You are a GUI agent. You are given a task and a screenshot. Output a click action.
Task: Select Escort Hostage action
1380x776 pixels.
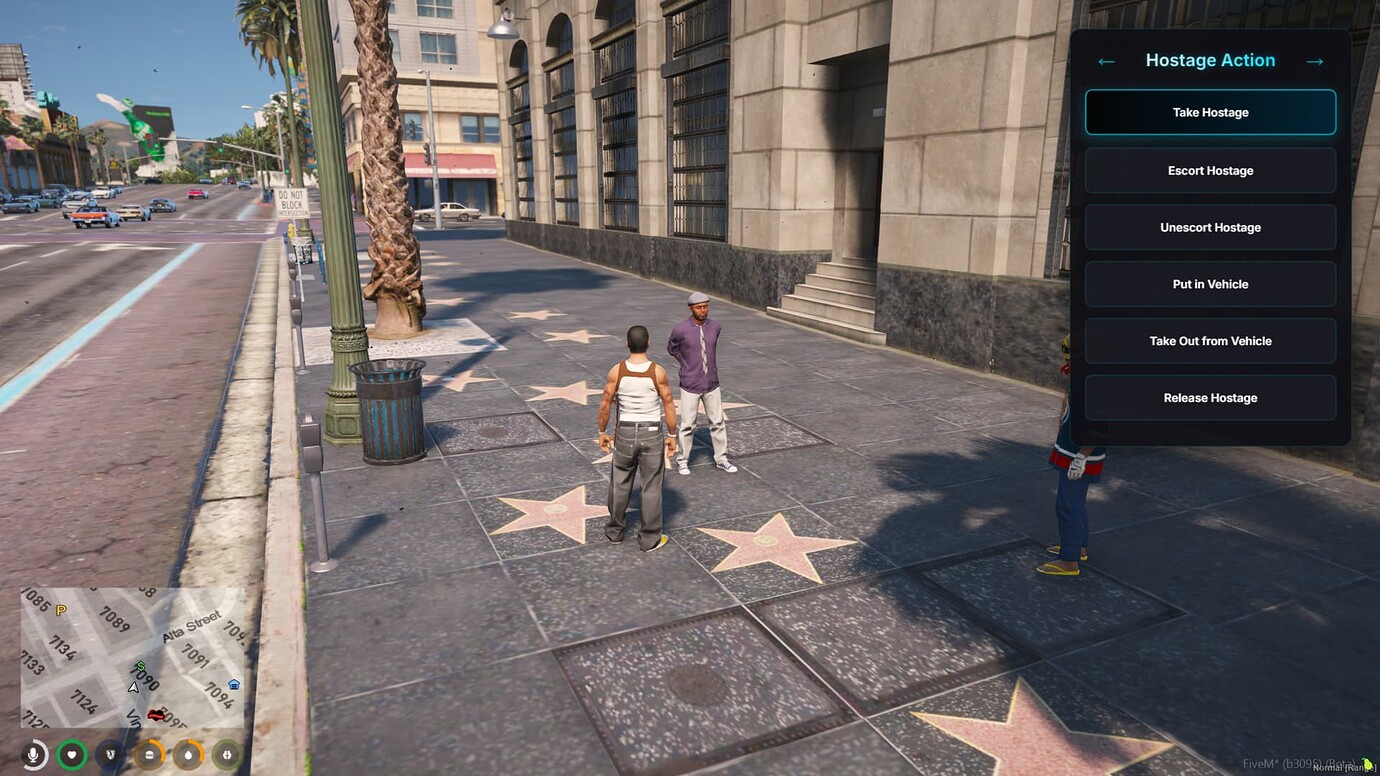pos(1210,170)
